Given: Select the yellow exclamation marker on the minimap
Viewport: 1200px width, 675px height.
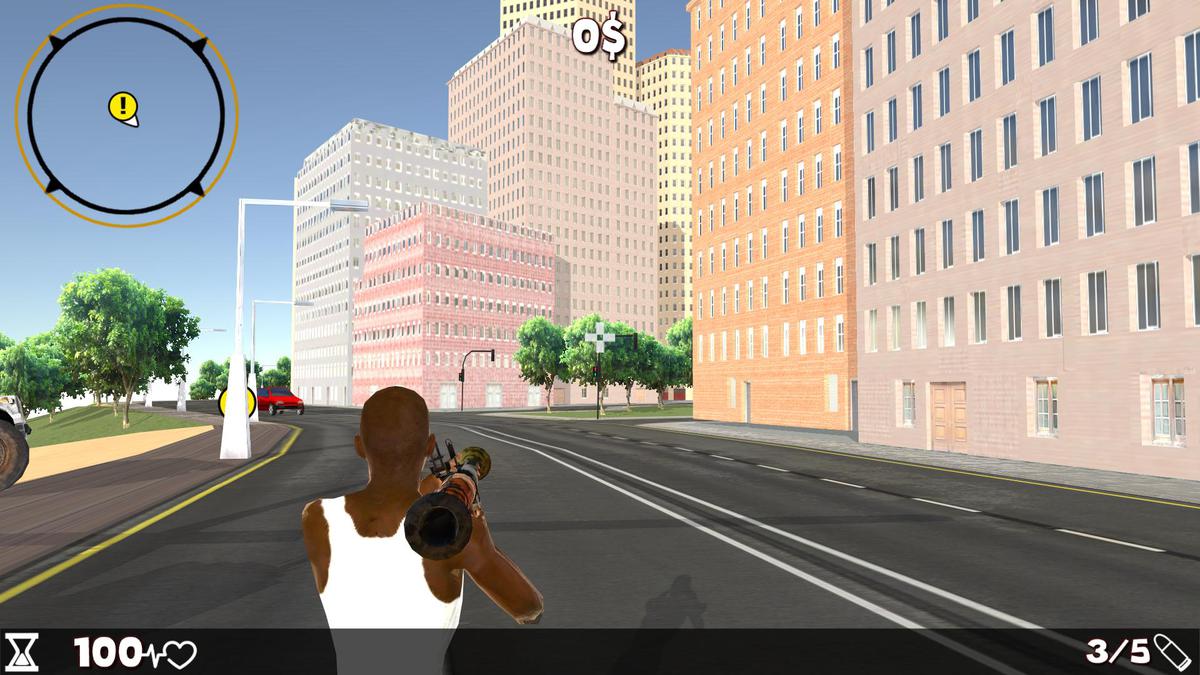Looking at the screenshot, I should tap(122, 105).
